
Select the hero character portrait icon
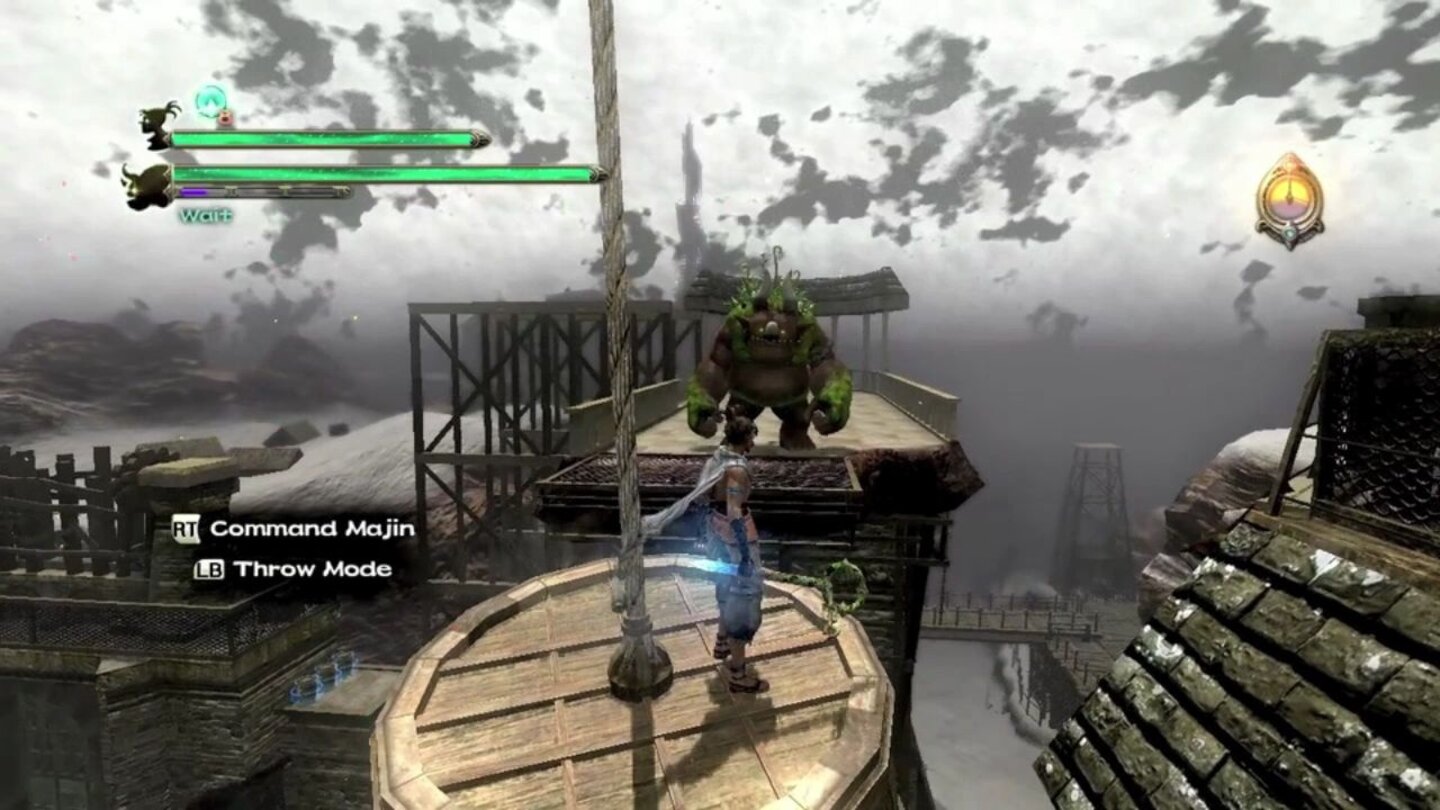tap(155, 128)
